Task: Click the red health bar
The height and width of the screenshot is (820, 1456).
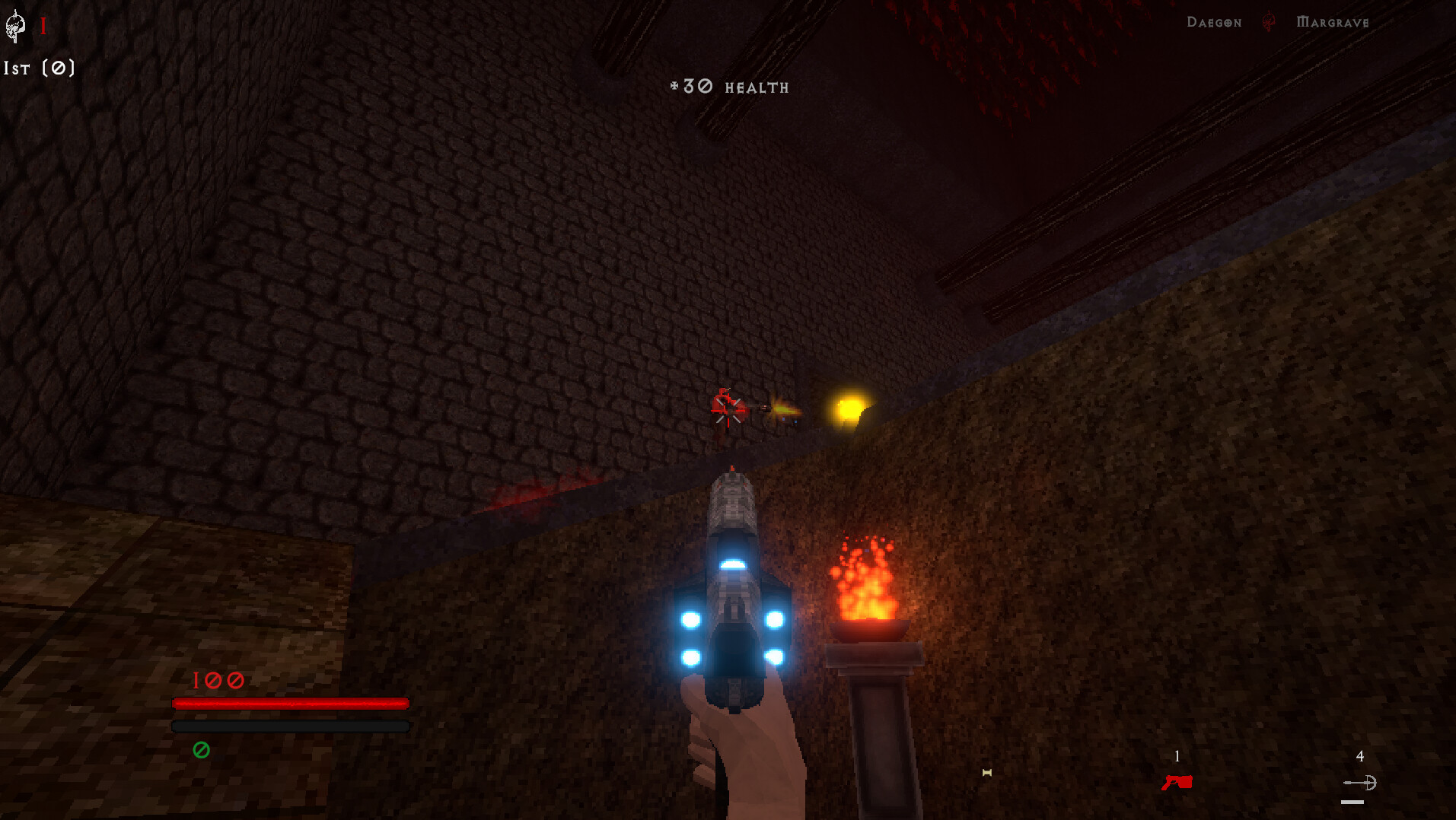Action: coord(291,704)
